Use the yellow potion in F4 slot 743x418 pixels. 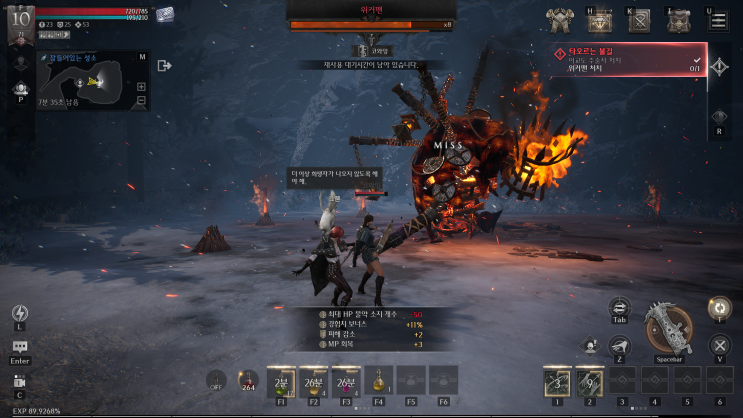(x=379, y=380)
